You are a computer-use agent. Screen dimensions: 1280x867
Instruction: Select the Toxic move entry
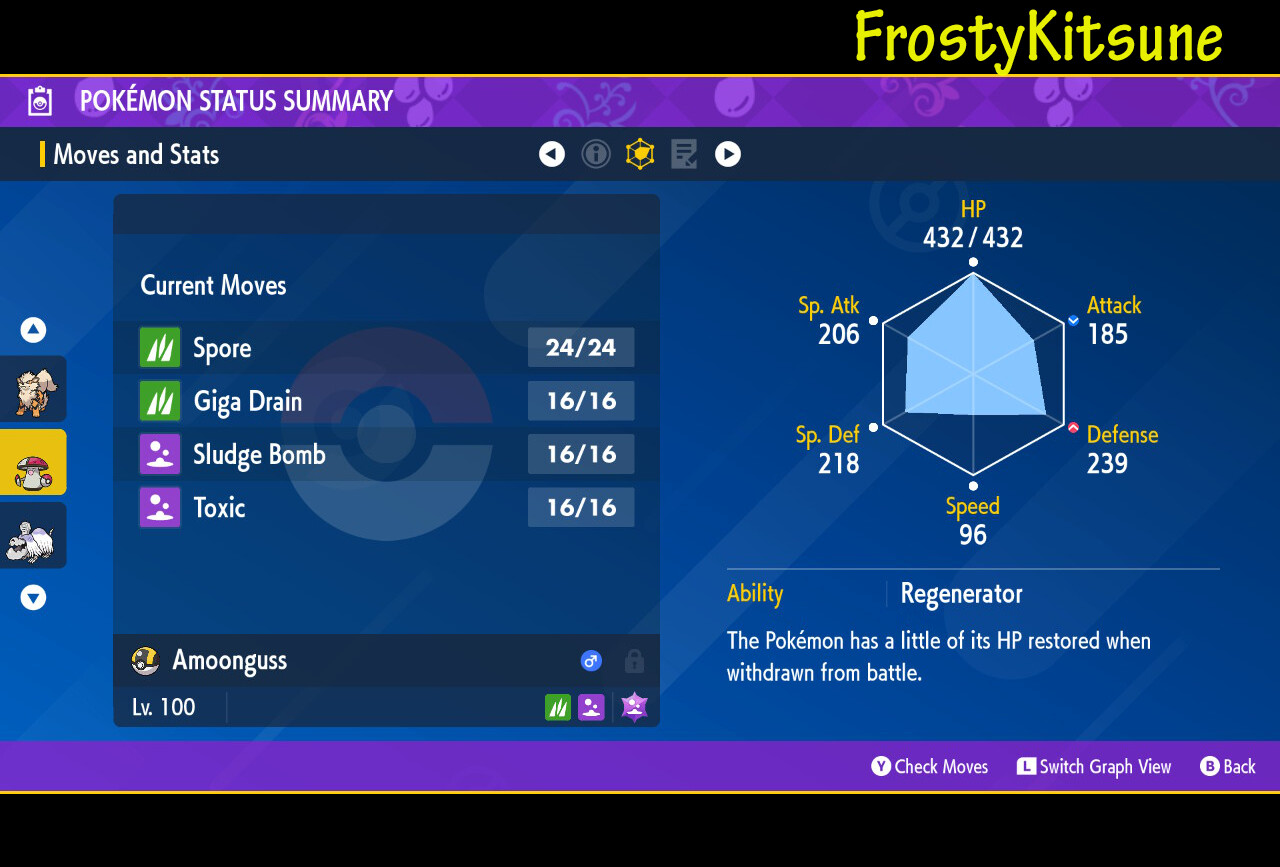click(x=386, y=507)
